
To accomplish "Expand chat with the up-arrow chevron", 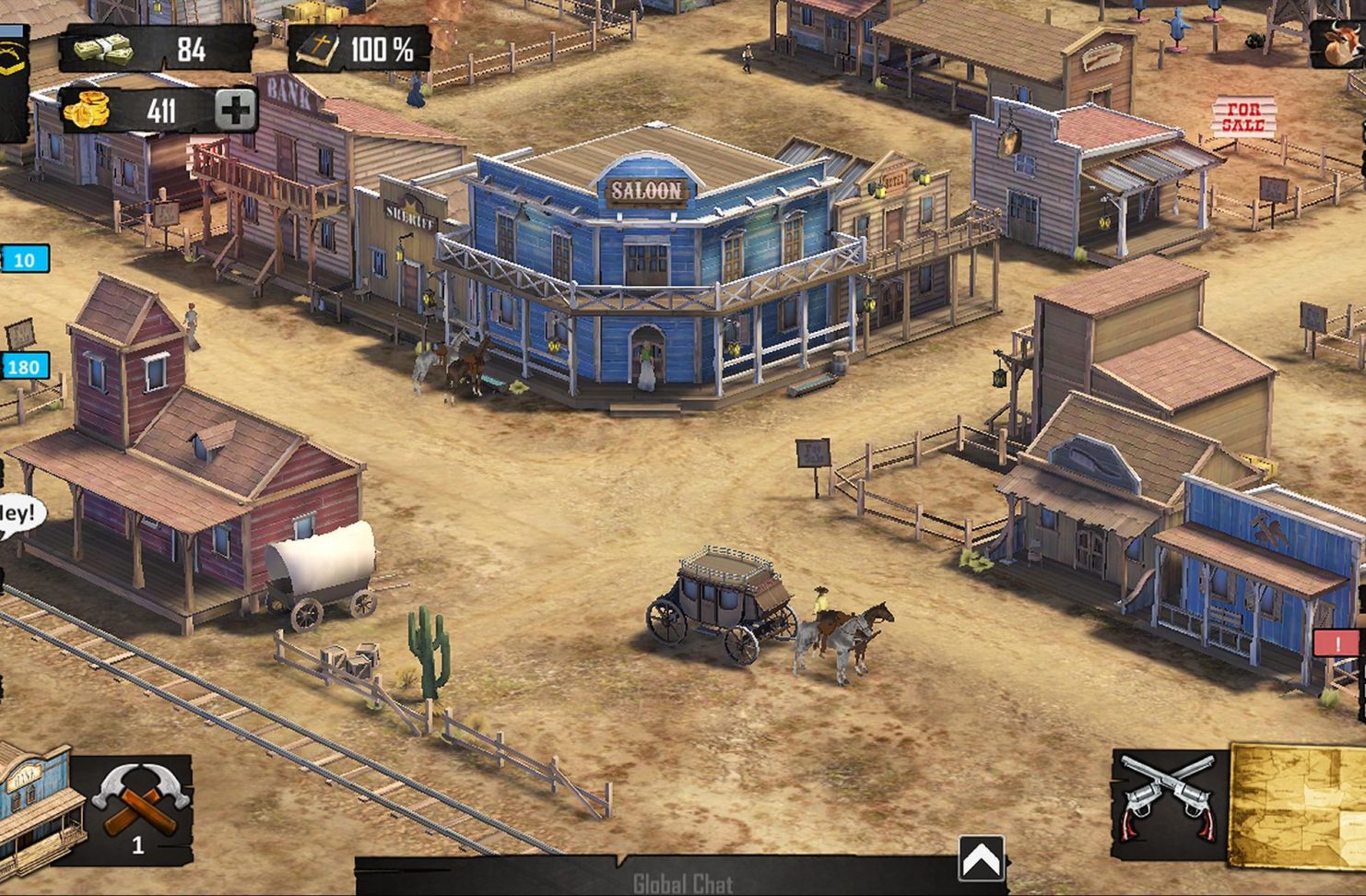I will [981, 860].
